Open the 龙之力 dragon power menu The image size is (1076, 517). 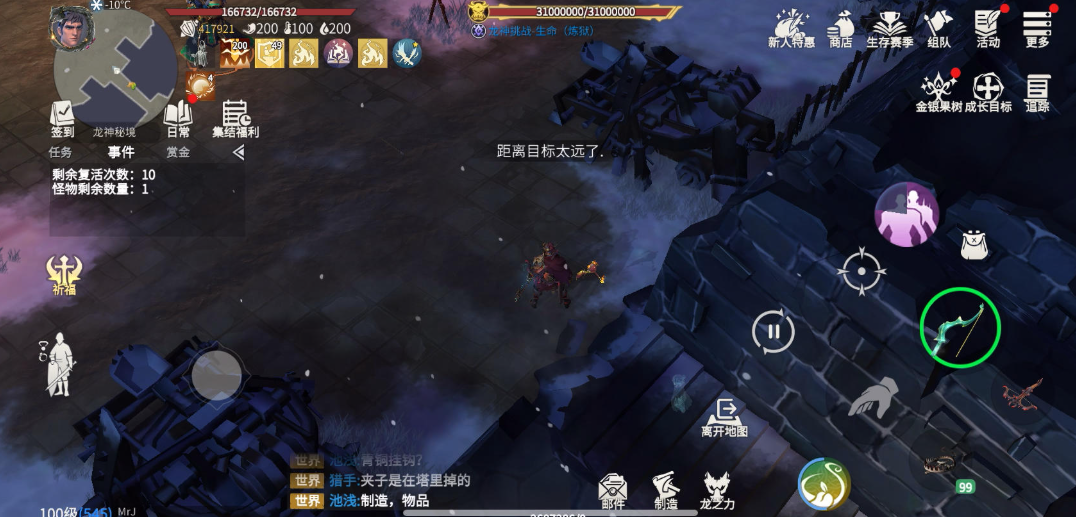[x=717, y=490]
